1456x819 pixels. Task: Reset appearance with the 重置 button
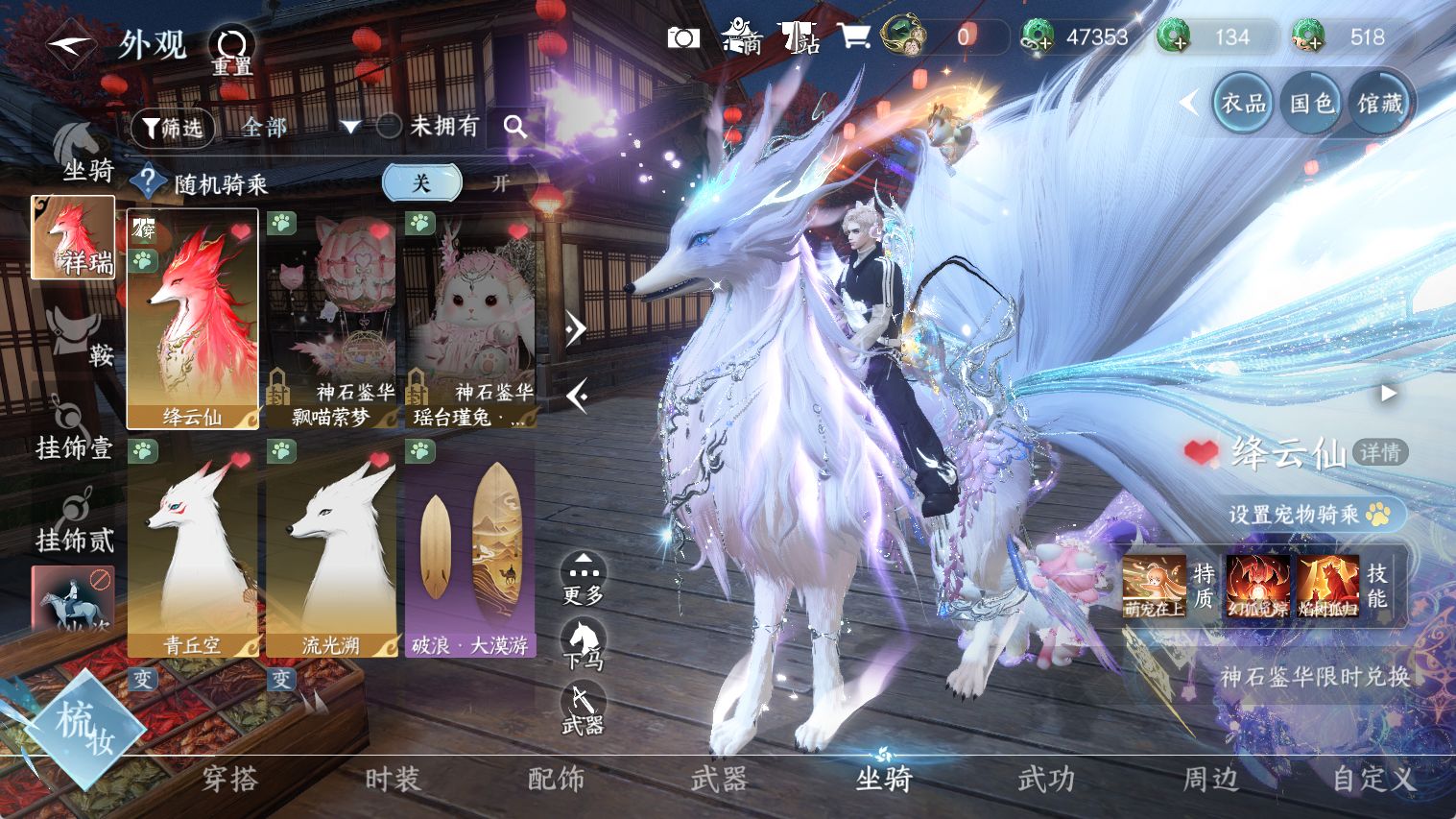pyautogui.click(x=232, y=50)
